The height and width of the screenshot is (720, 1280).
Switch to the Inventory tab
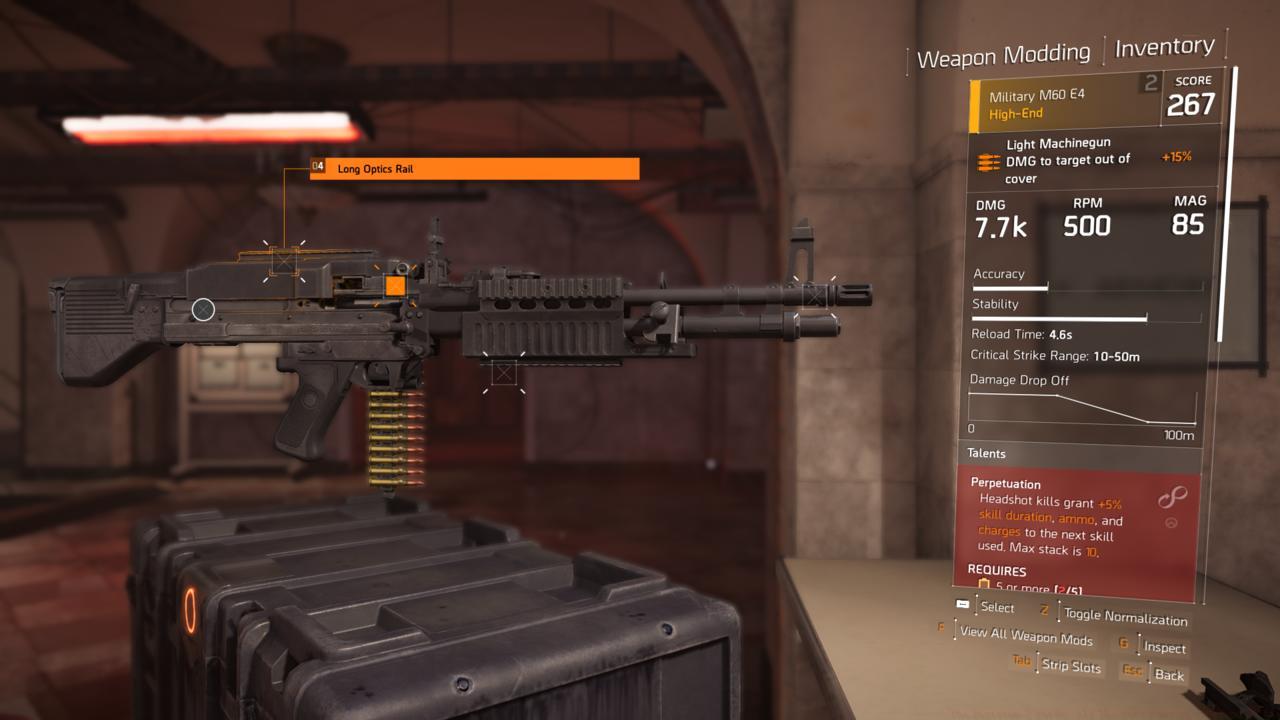click(x=1163, y=46)
